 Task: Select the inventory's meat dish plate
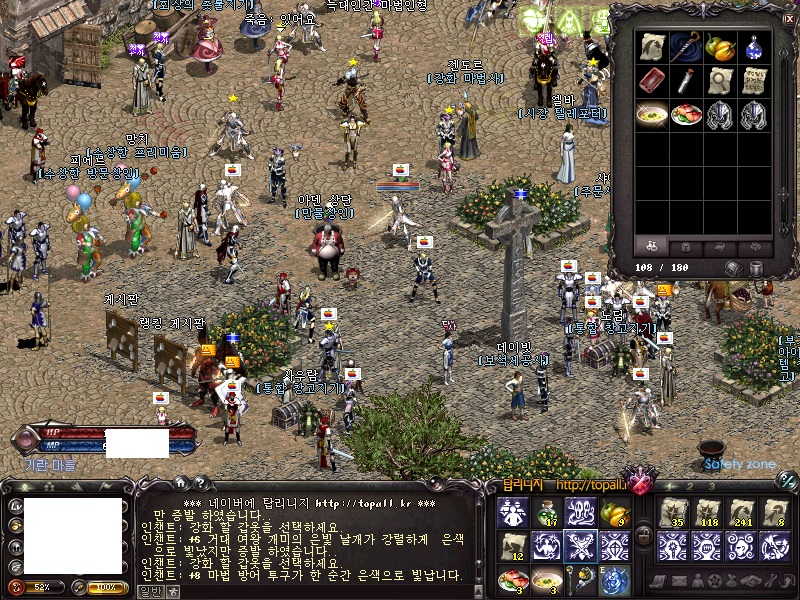tap(686, 115)
